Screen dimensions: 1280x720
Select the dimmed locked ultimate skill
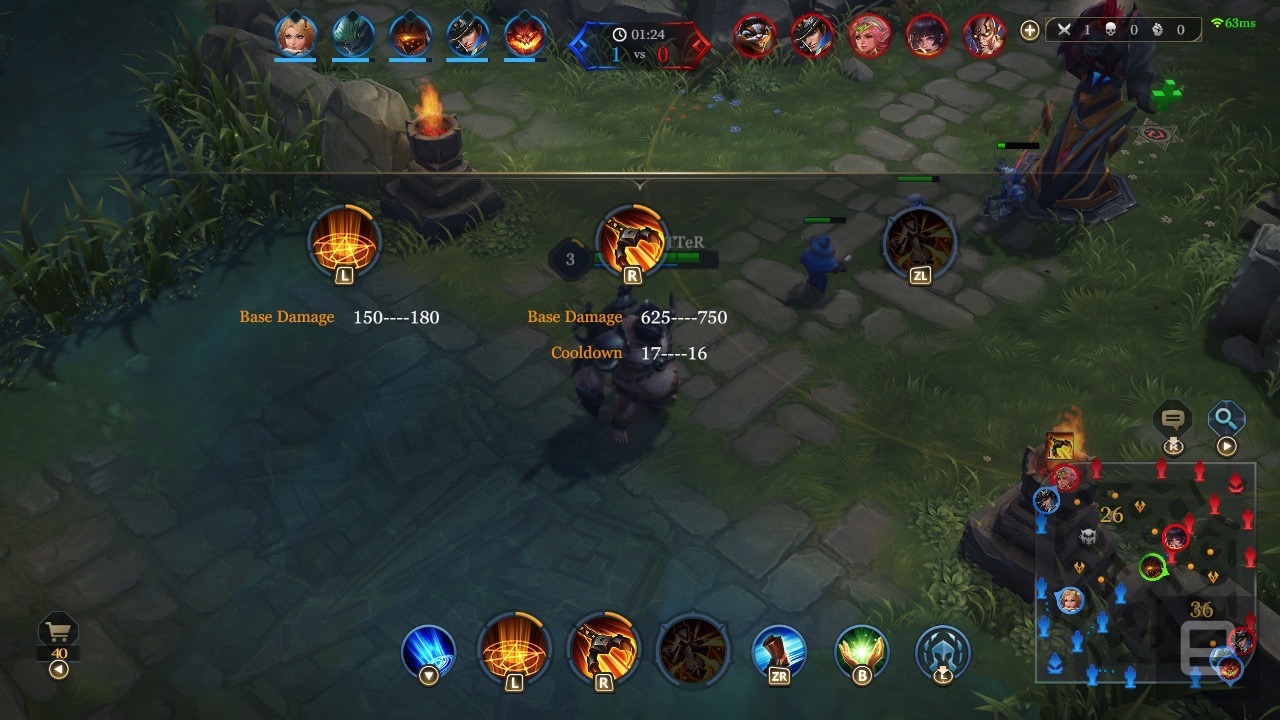(692, 651)
